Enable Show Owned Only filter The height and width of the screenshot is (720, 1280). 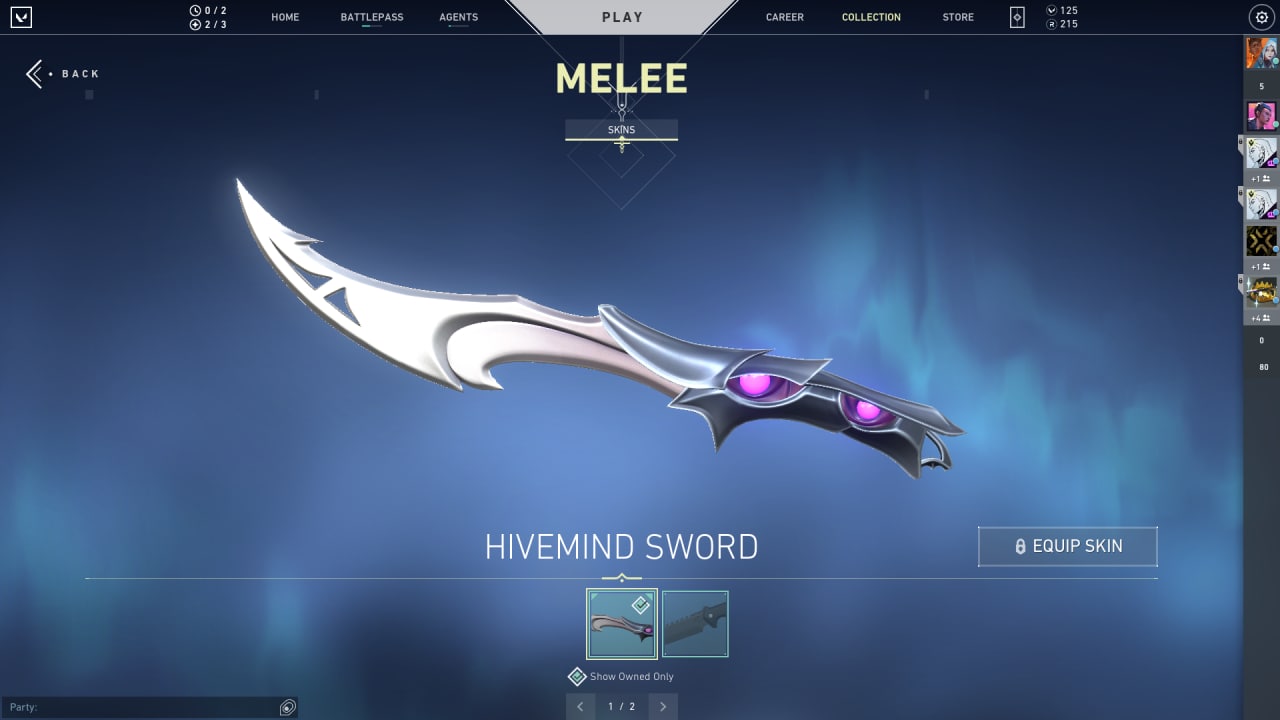pyautogui.click(x=577, y=677)
